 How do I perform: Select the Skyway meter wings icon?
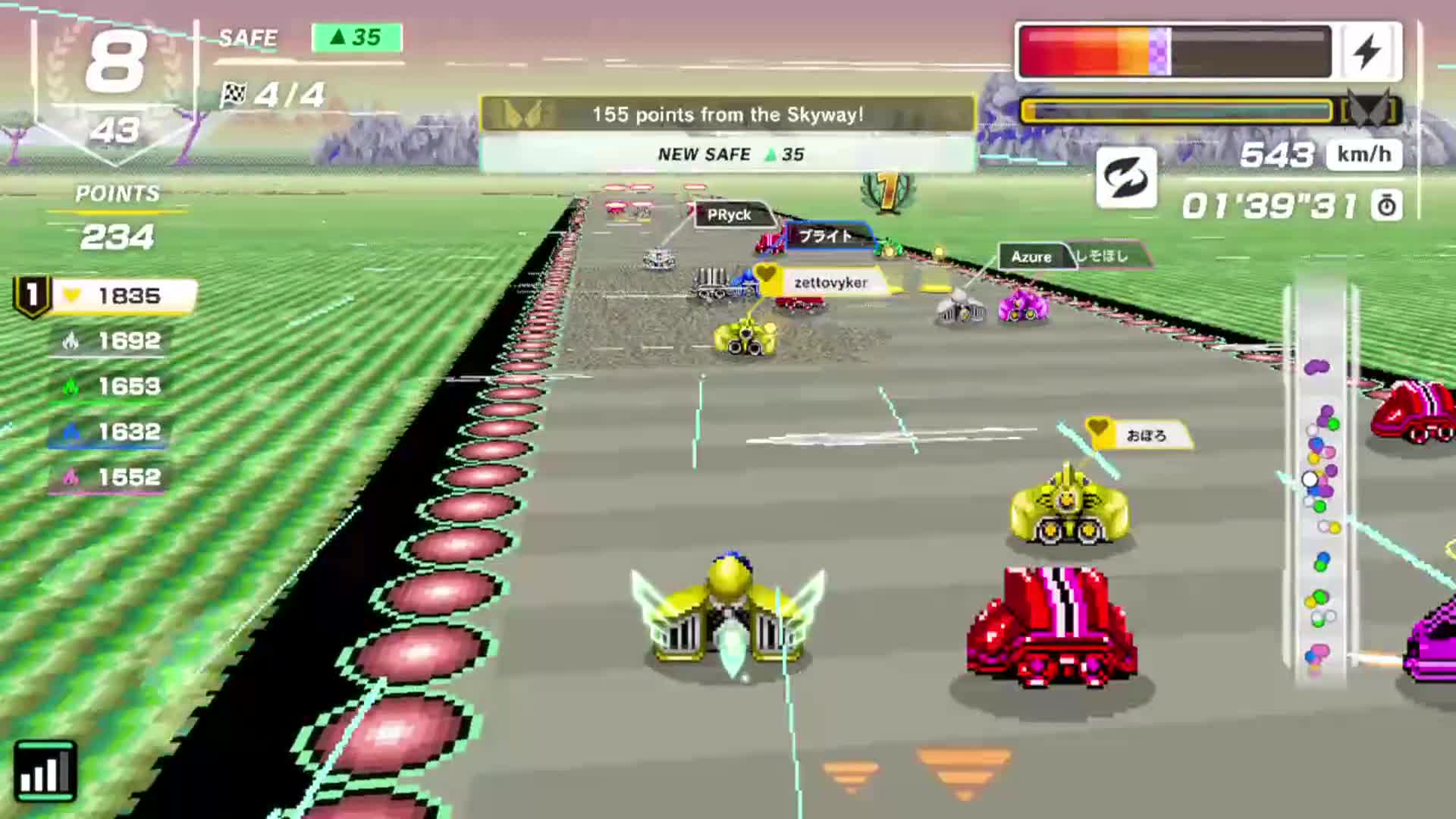coord(1371,111)
